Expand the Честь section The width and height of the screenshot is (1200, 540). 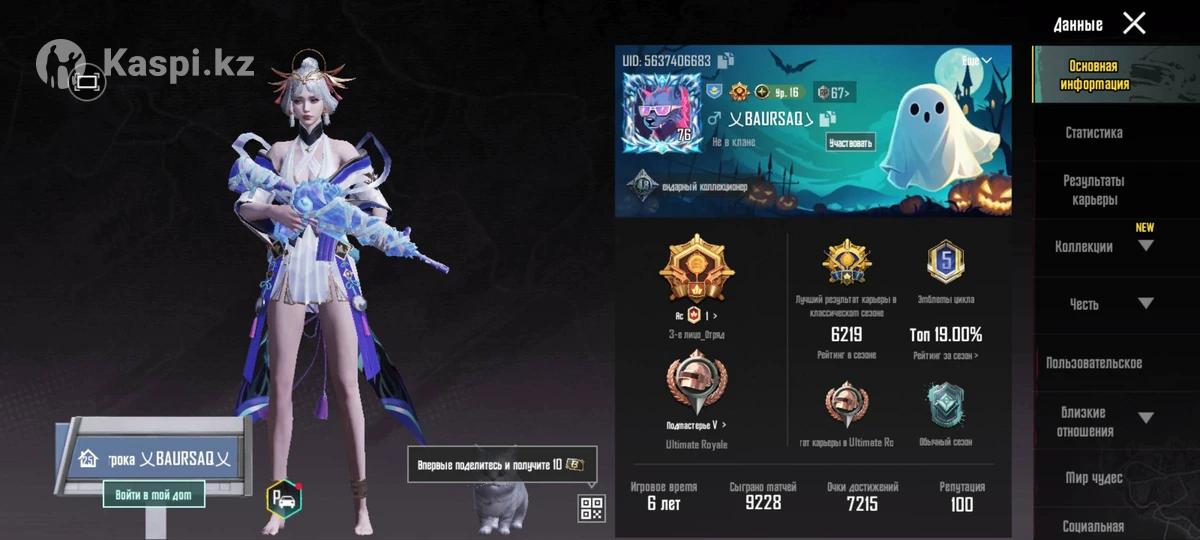1146,304
